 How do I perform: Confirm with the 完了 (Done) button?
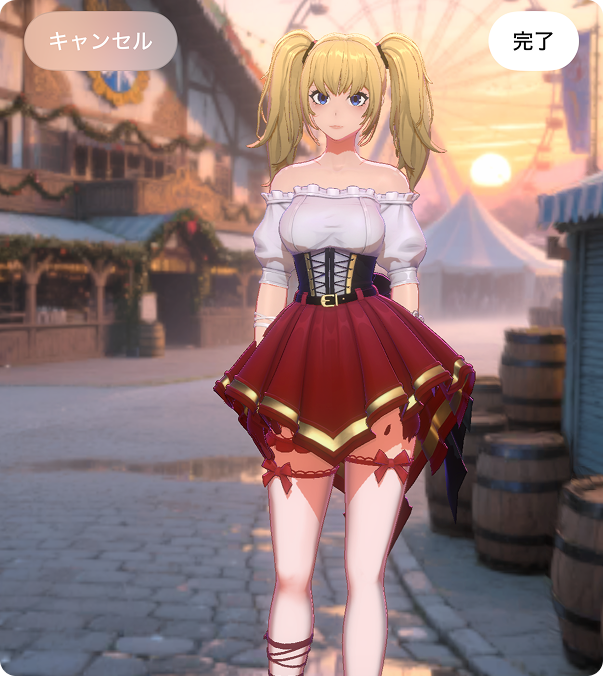pos(533,41)
